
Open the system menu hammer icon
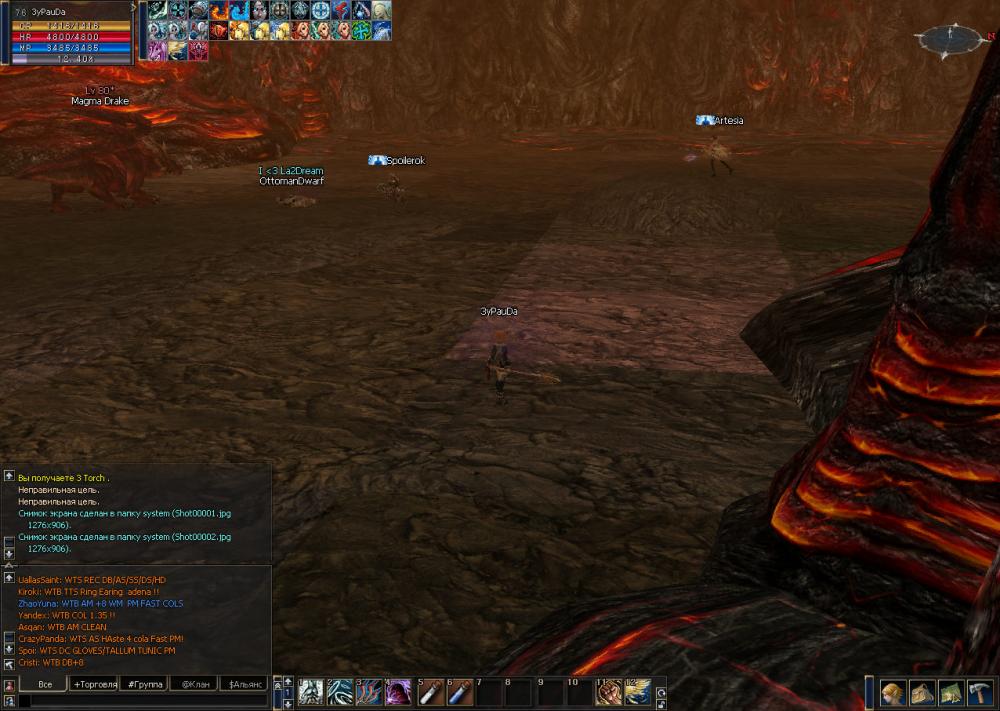coord(979,692)
